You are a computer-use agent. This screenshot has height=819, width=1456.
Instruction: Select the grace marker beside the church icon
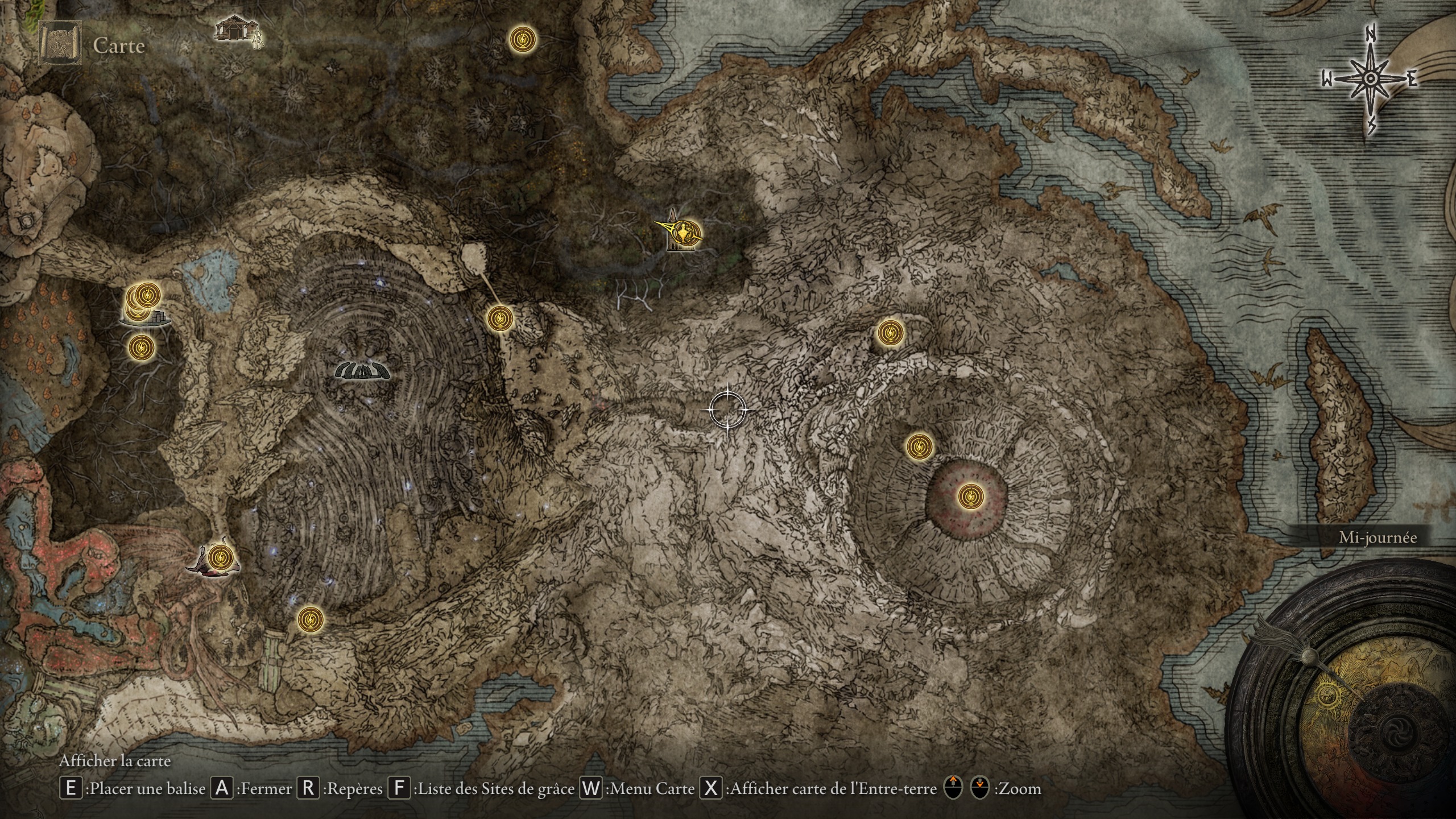[689, 233]
